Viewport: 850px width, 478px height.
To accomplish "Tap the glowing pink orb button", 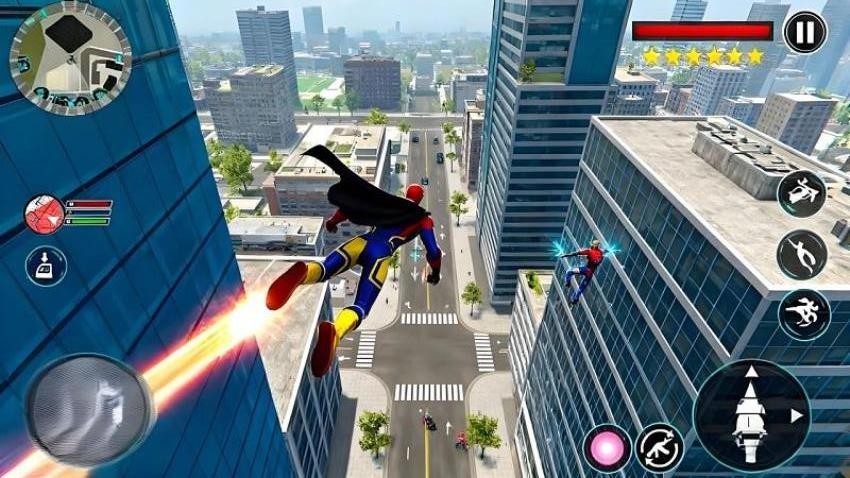I will [x=607, y=448].
